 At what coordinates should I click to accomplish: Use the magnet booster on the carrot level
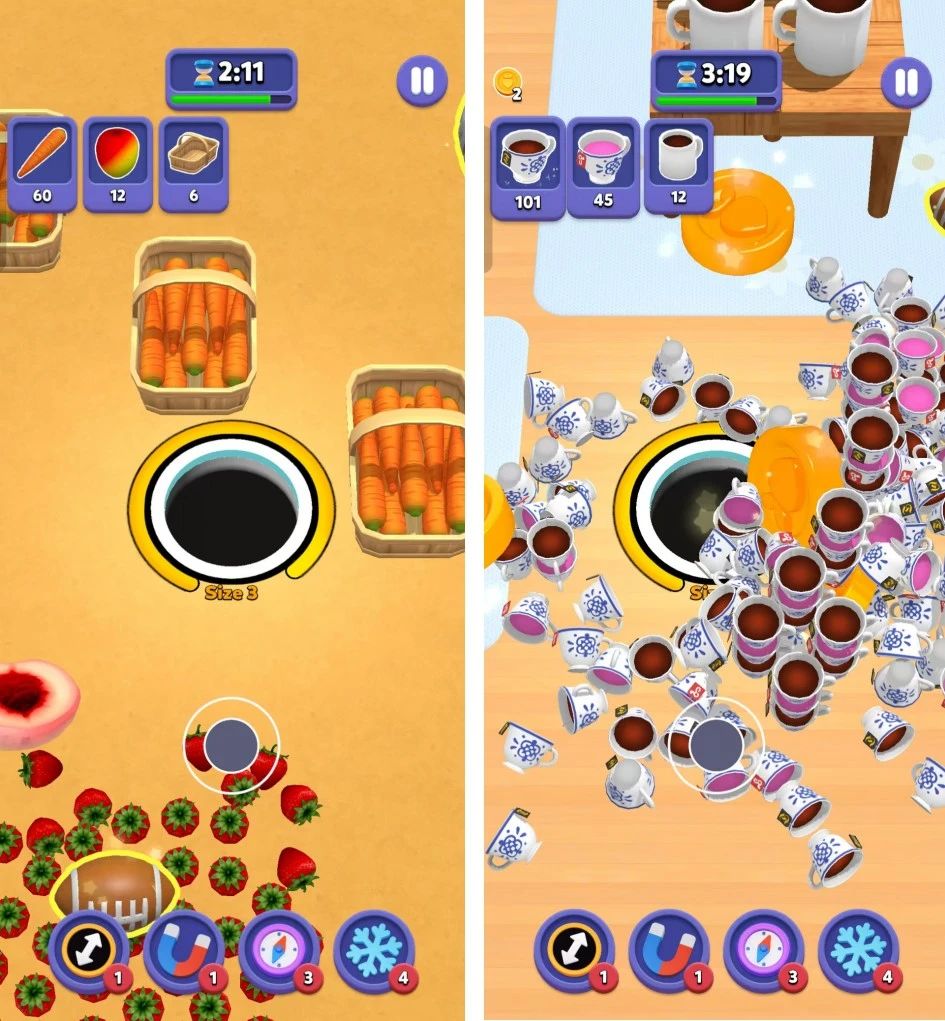pyautogui.click(x=183, y=951)
